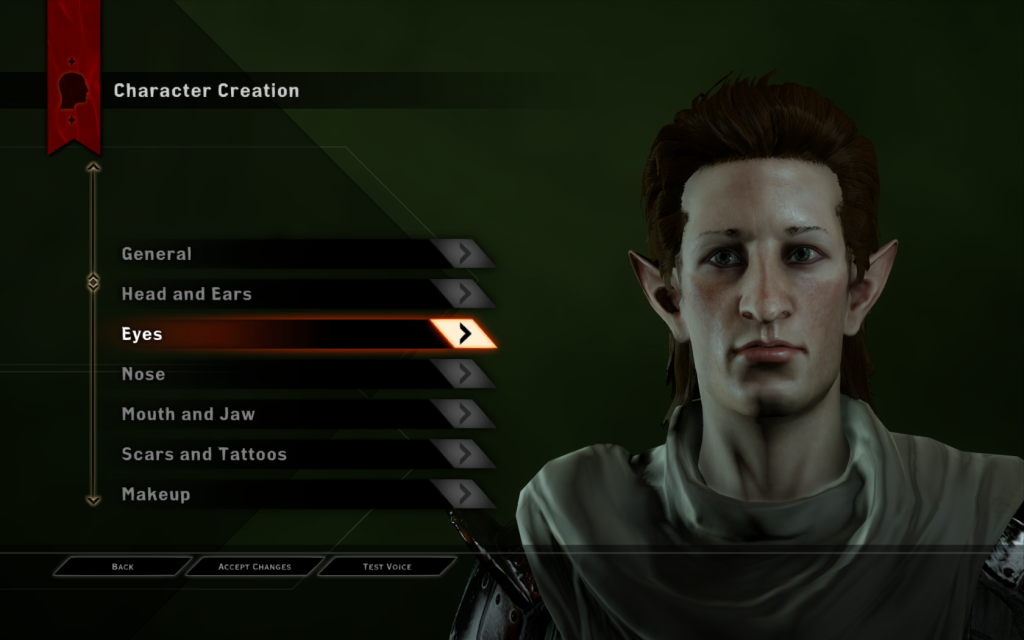The width and height of the screenshot is (1024, 640).
Task: Choose the Eyes customization option
Action: [x=300, y=334]
